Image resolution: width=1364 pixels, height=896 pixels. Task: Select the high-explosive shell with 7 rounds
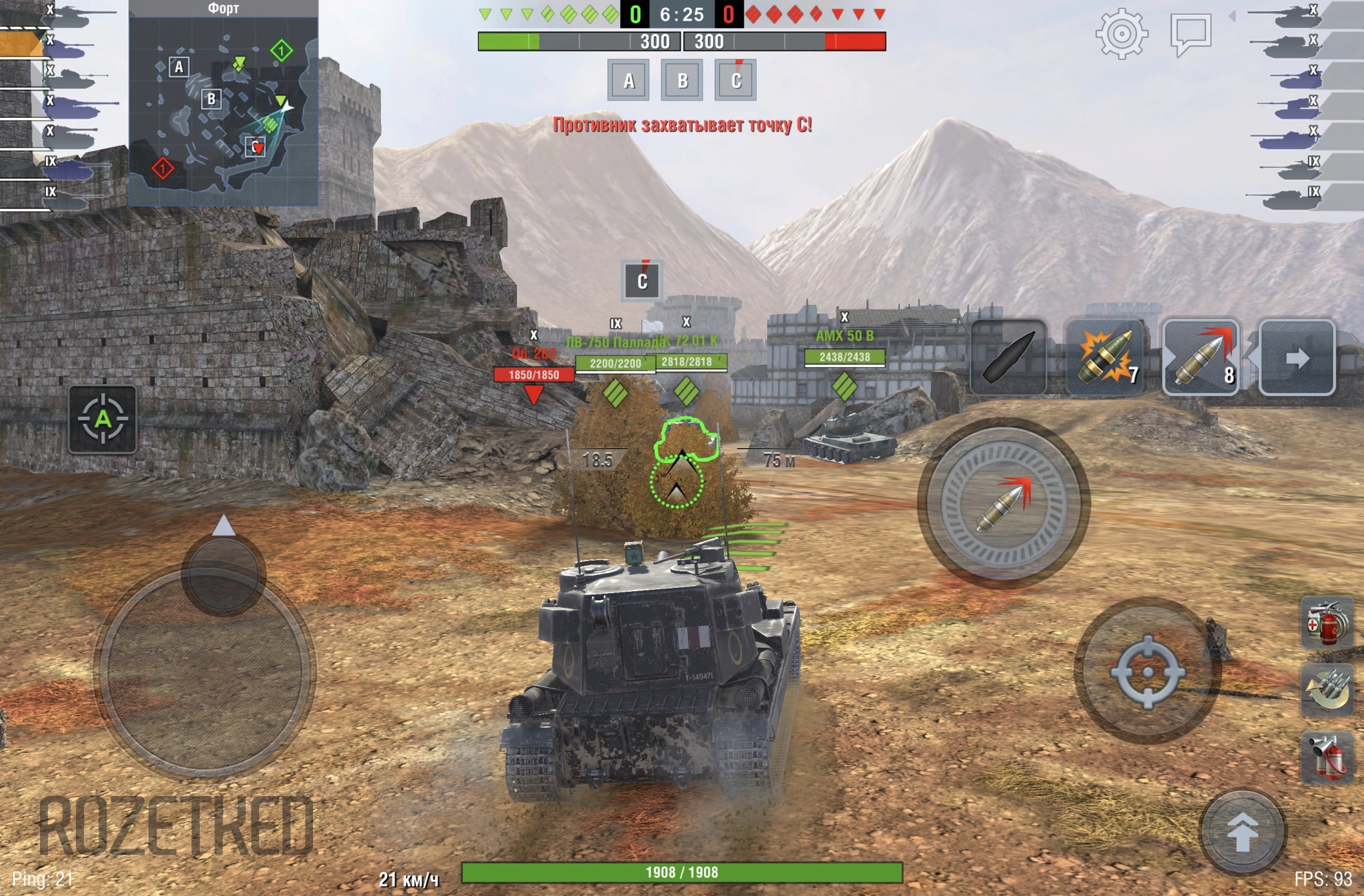point(1104,357)
